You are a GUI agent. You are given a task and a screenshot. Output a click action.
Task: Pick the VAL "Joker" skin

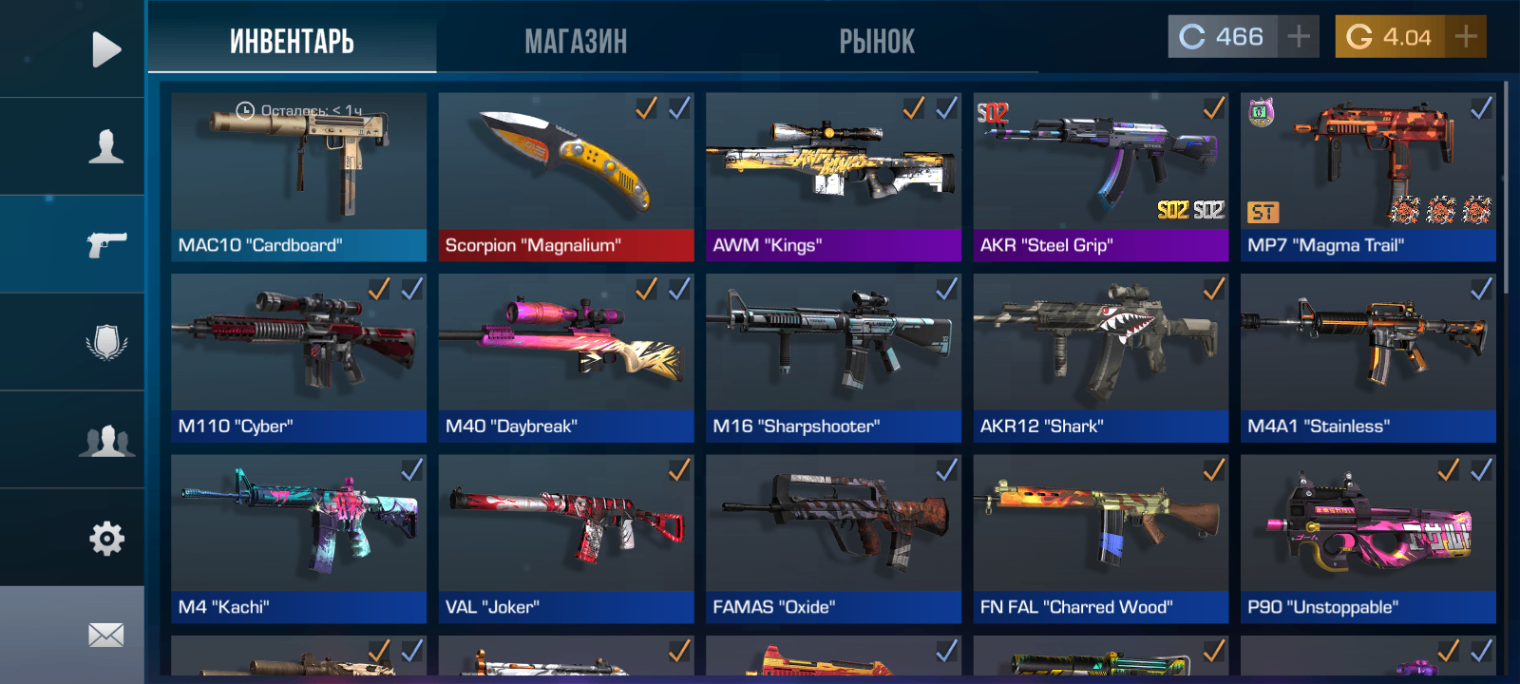click(x=566, y=538)
